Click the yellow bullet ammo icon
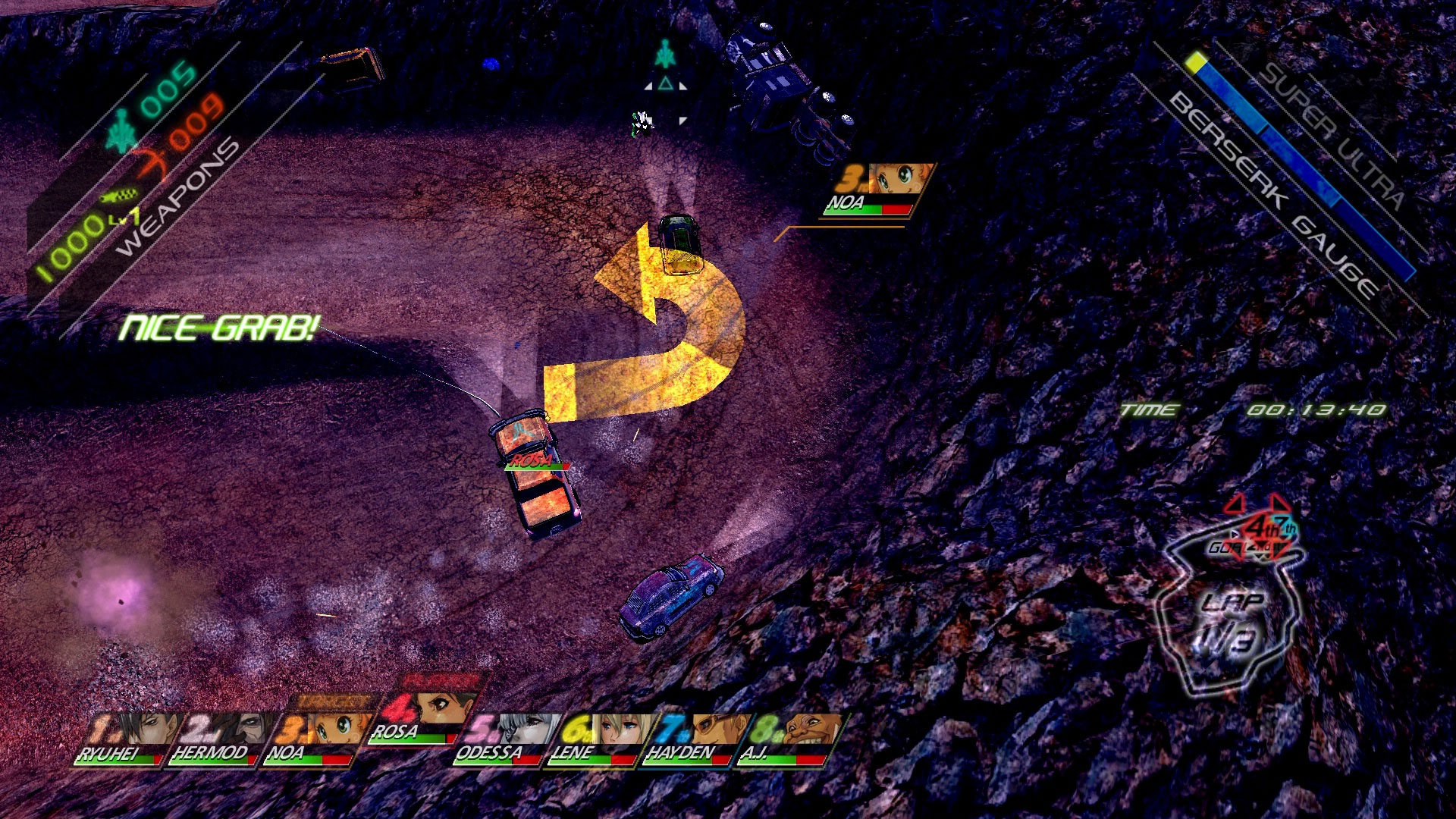Image resolution: width=1456 pixels, height=819 pixels. (x=120, y=196)
